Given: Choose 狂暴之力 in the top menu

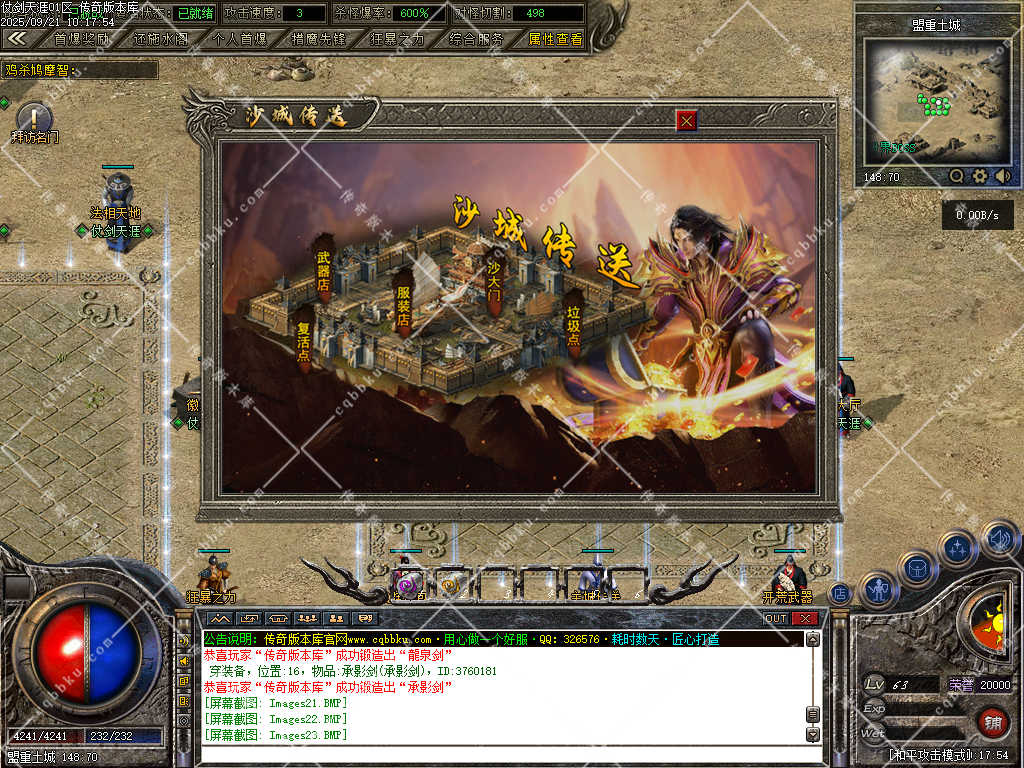Looking at the screenshot, I should click(x=396, y=39).
